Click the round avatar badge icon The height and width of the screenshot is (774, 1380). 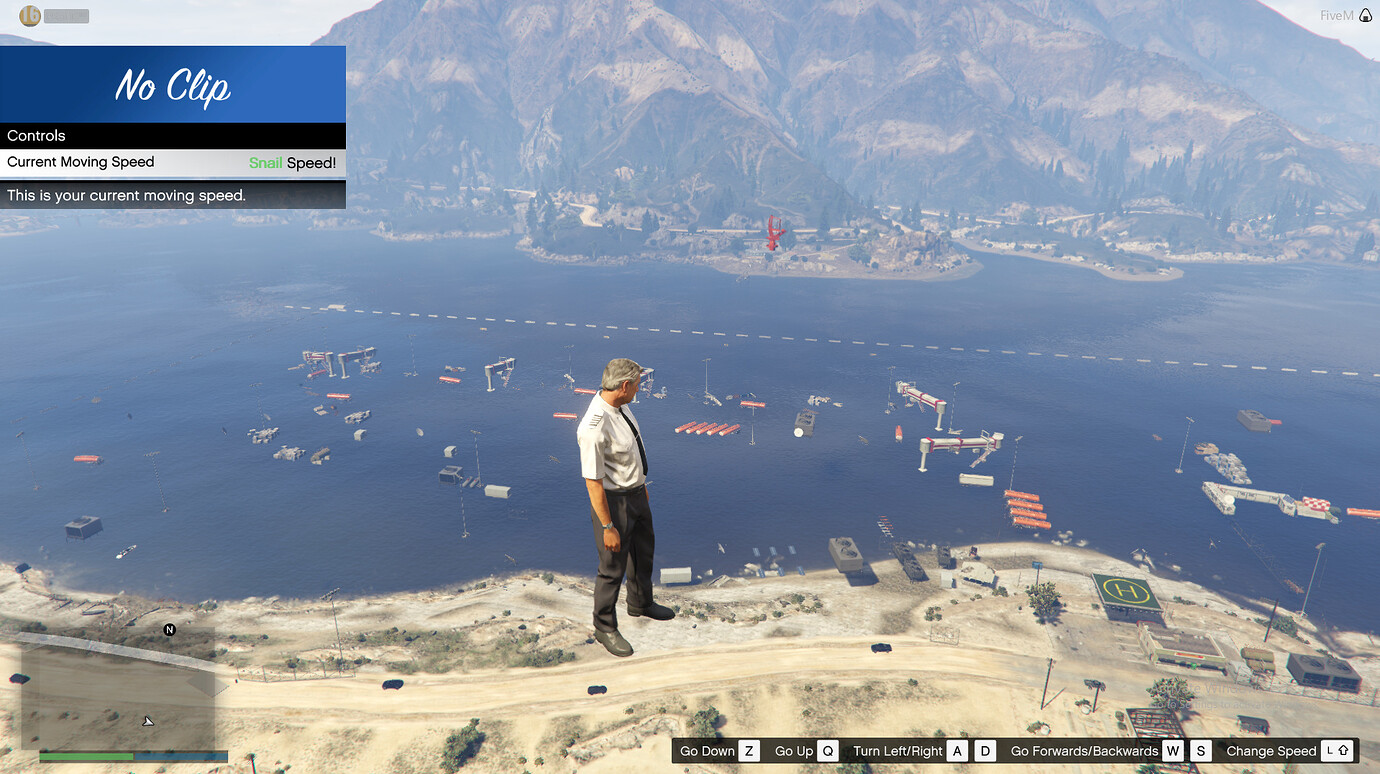pyautogui.click(x=30, y=16)
